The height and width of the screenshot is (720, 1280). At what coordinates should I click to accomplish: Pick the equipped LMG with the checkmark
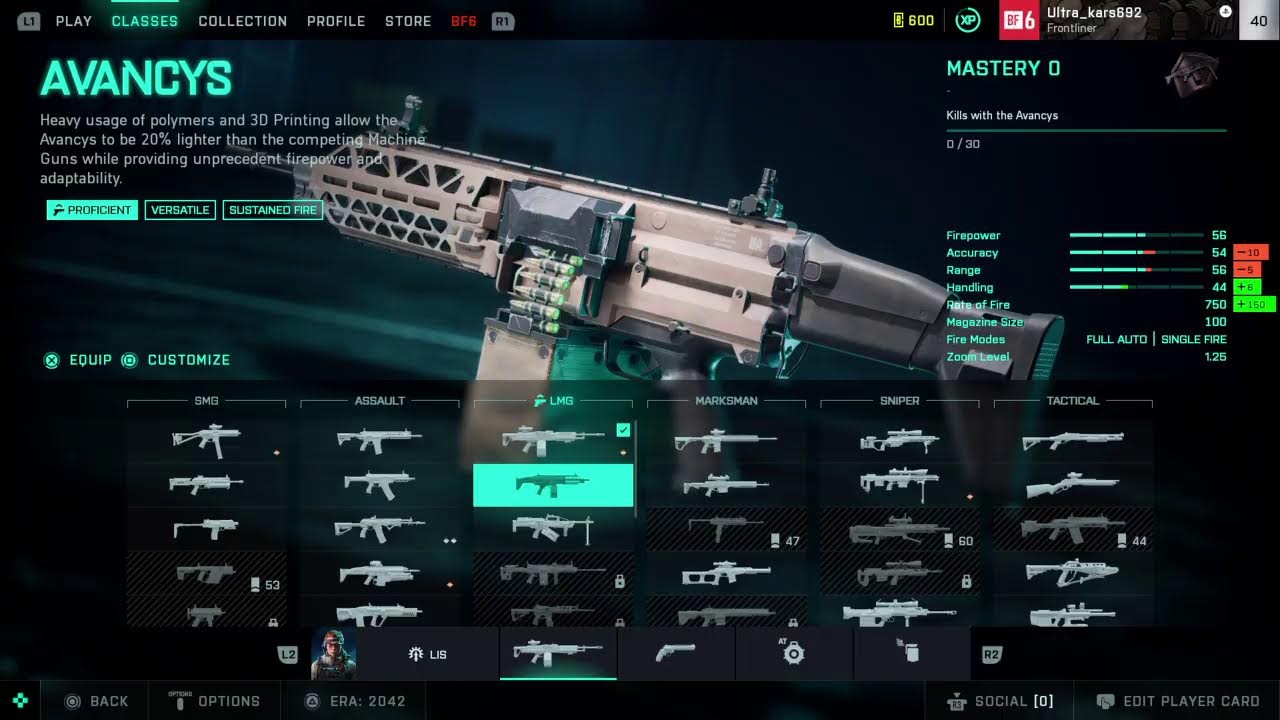pyautogui.click(x=552, y=440)
